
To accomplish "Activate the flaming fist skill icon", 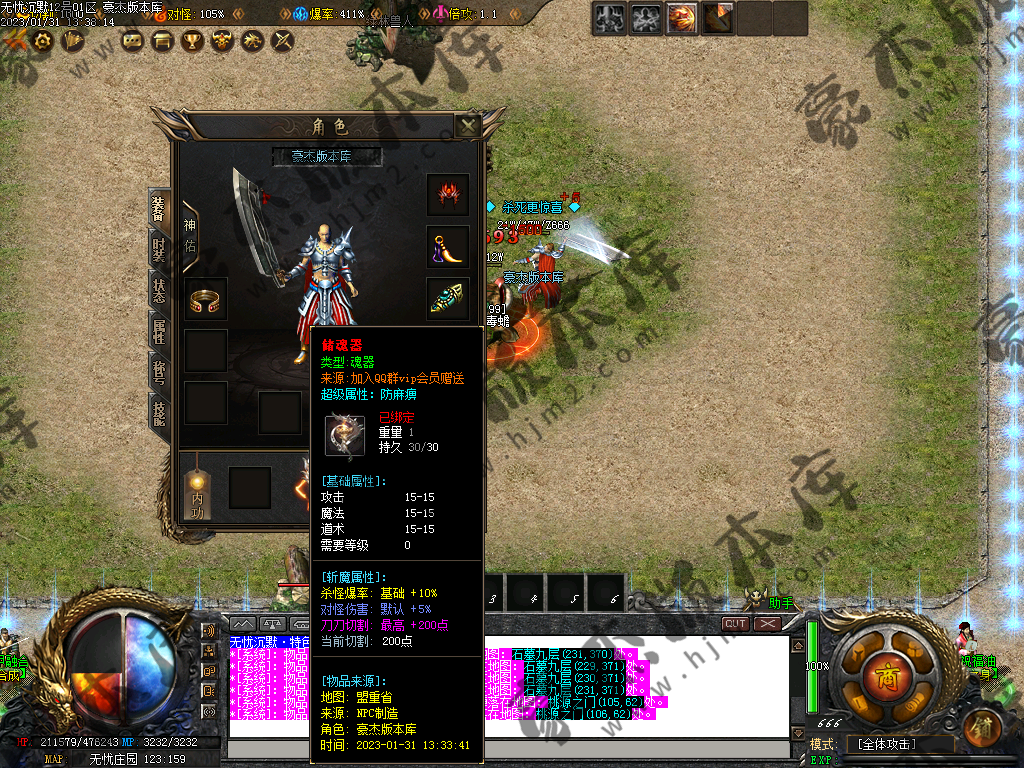I will tap(682, 18).
